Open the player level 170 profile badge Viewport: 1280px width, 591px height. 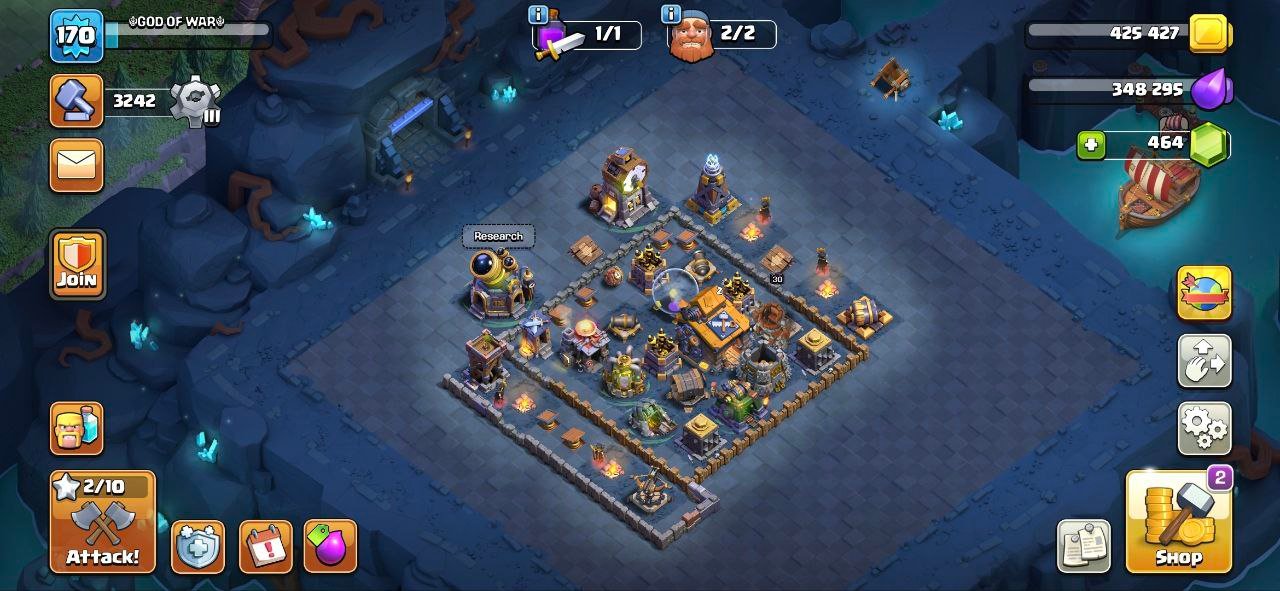pyautogui.click(x=76, y=36)
